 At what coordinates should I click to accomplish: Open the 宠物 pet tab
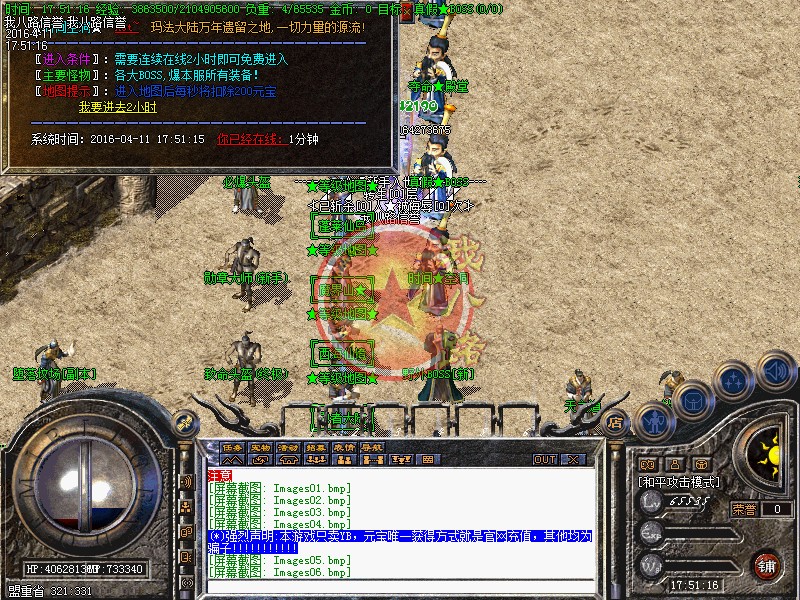(260, 446)
